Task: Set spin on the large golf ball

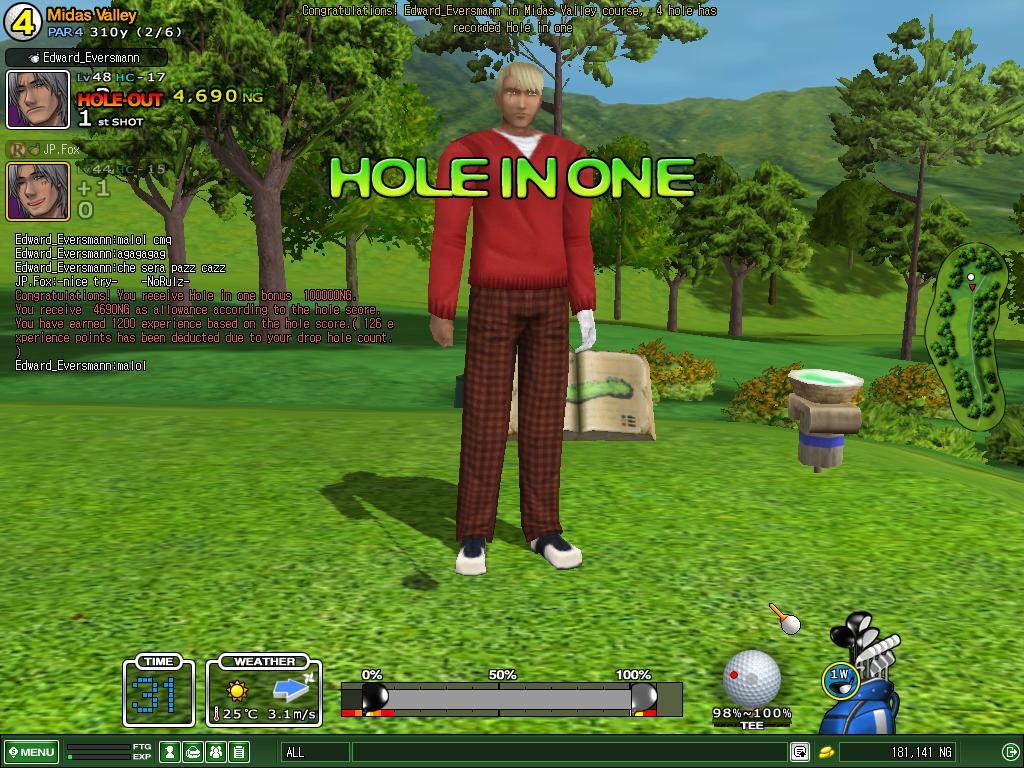Action: click(751, 677)
